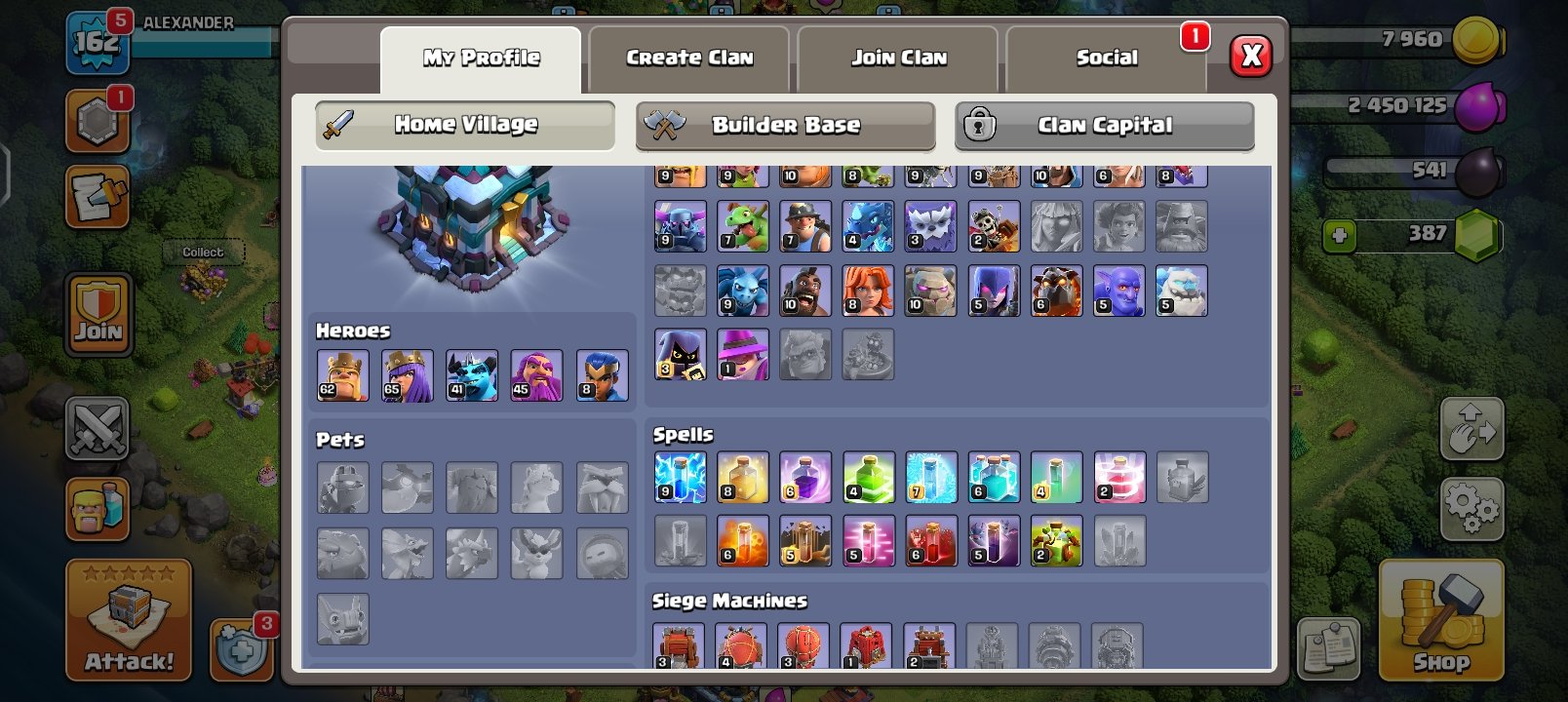Open the Settings gear
Image resolution: width=1568 pixels, height=702 pixels.
coord(1470,506)
